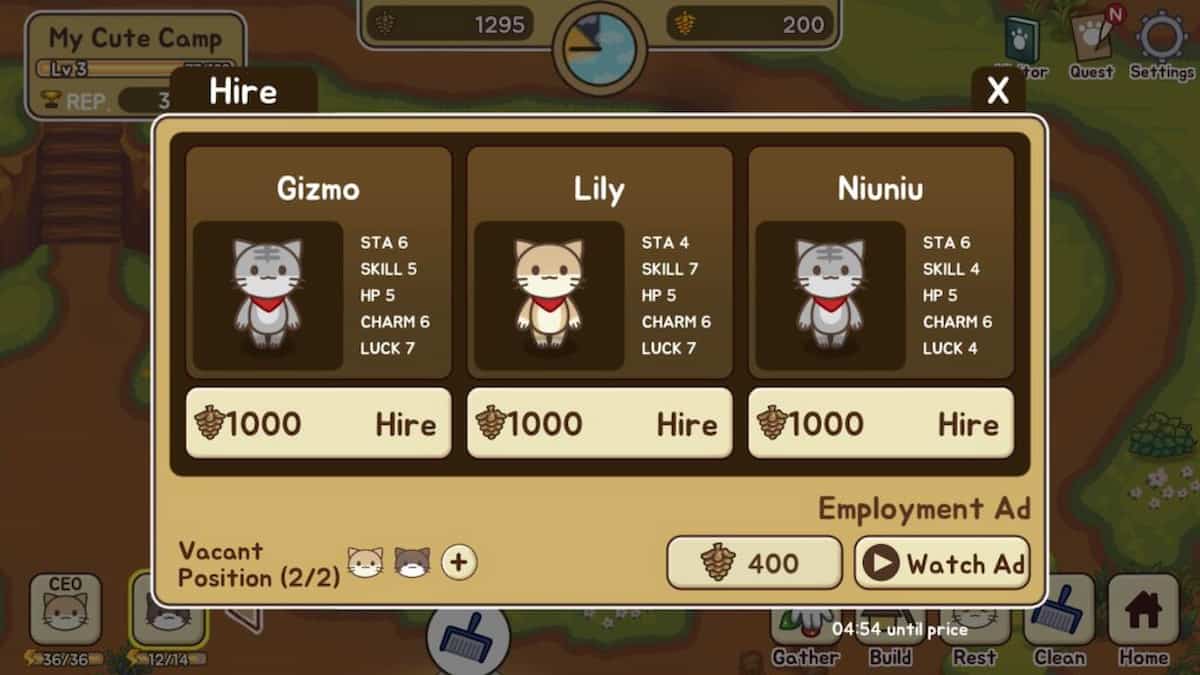Screen dimensions: 1200x675
Task: Hire Lily for 1000 pinecones
Action: 599,424
